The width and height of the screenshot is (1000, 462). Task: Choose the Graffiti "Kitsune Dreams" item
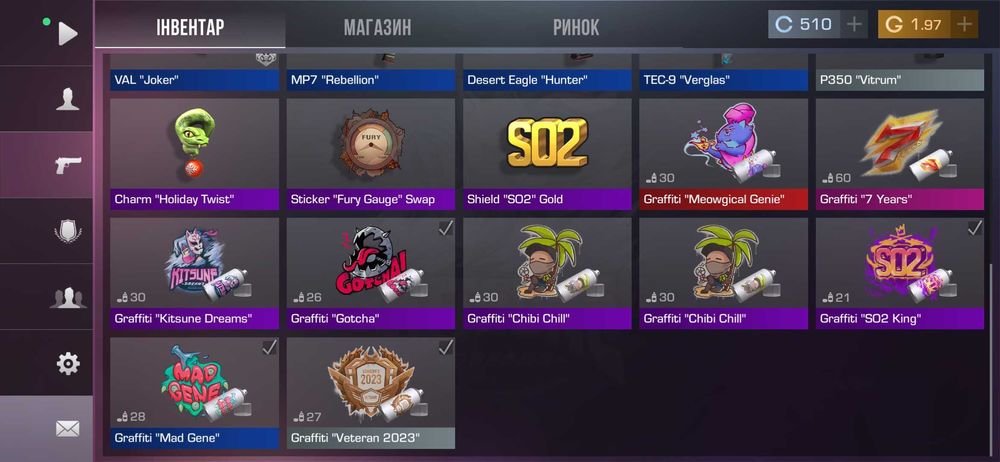click(x=194, y=273)
